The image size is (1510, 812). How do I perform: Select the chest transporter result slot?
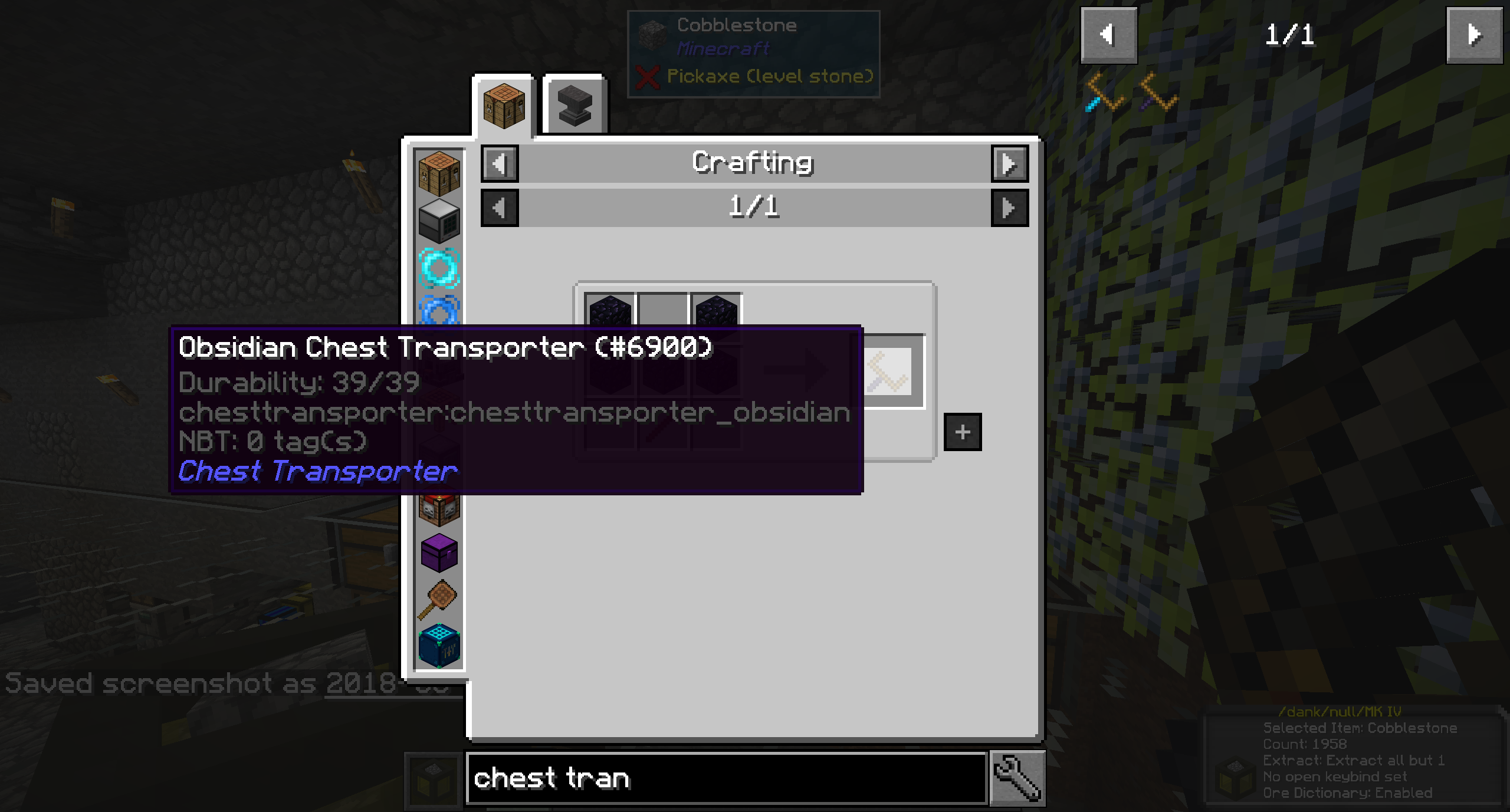887,372
